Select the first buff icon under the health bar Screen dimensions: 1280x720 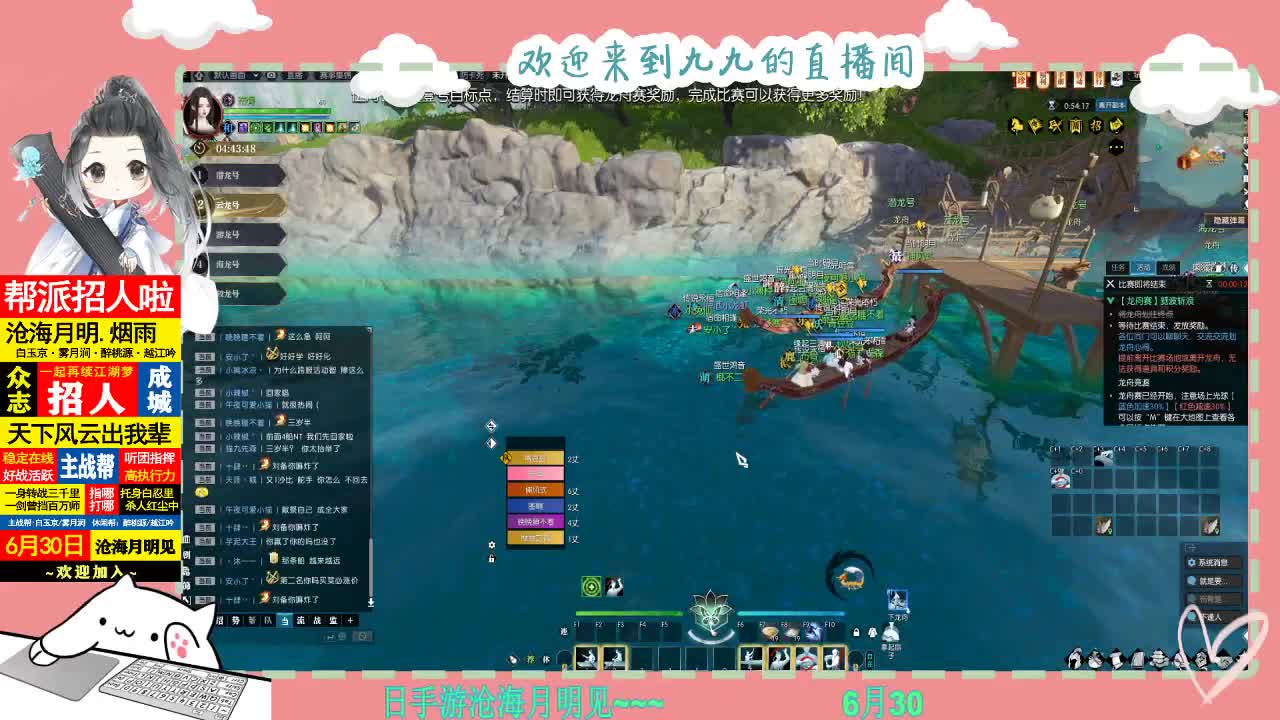pyautogui.click(x=242, y=127)
